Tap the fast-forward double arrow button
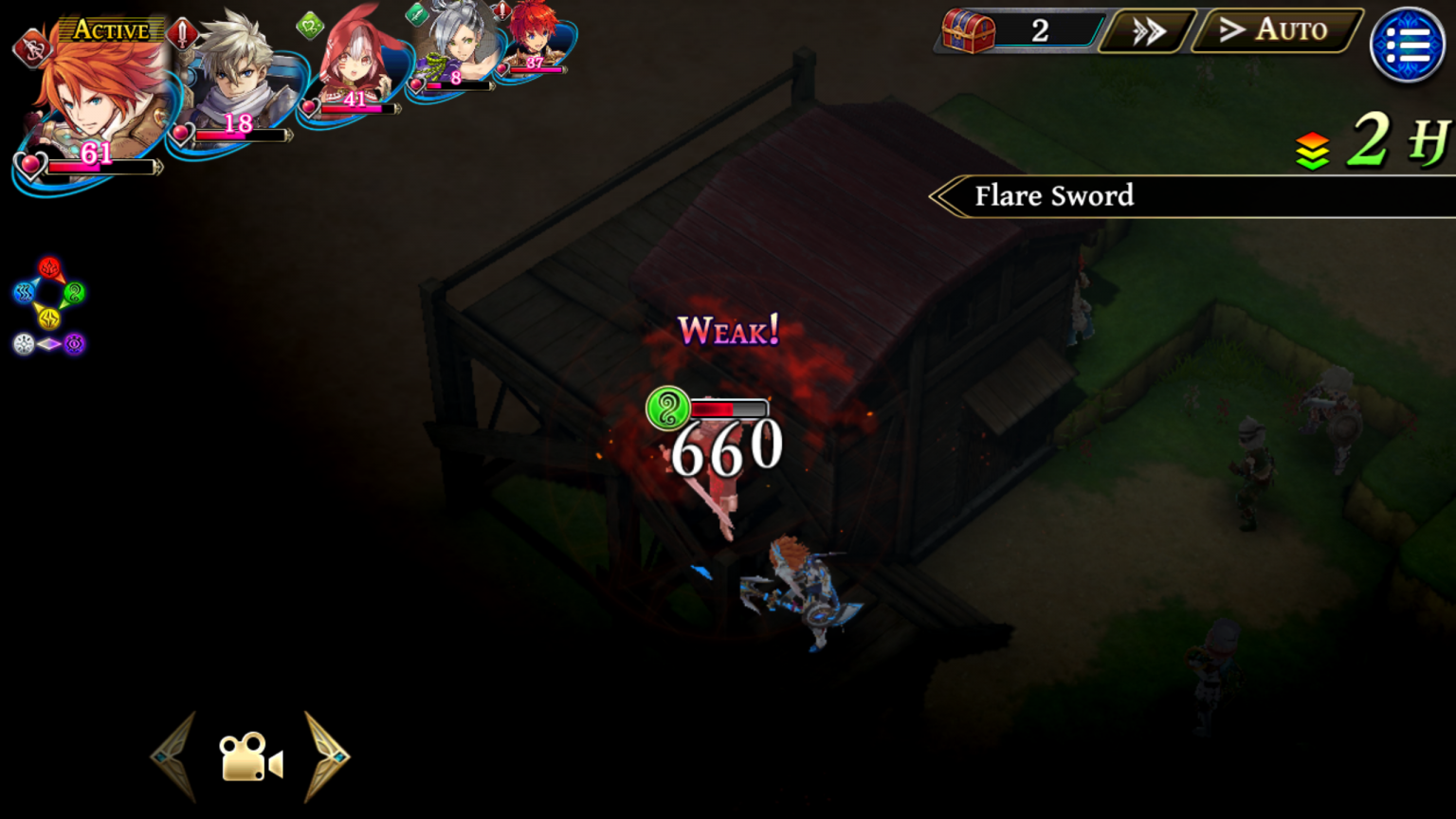 (1149, 31)
